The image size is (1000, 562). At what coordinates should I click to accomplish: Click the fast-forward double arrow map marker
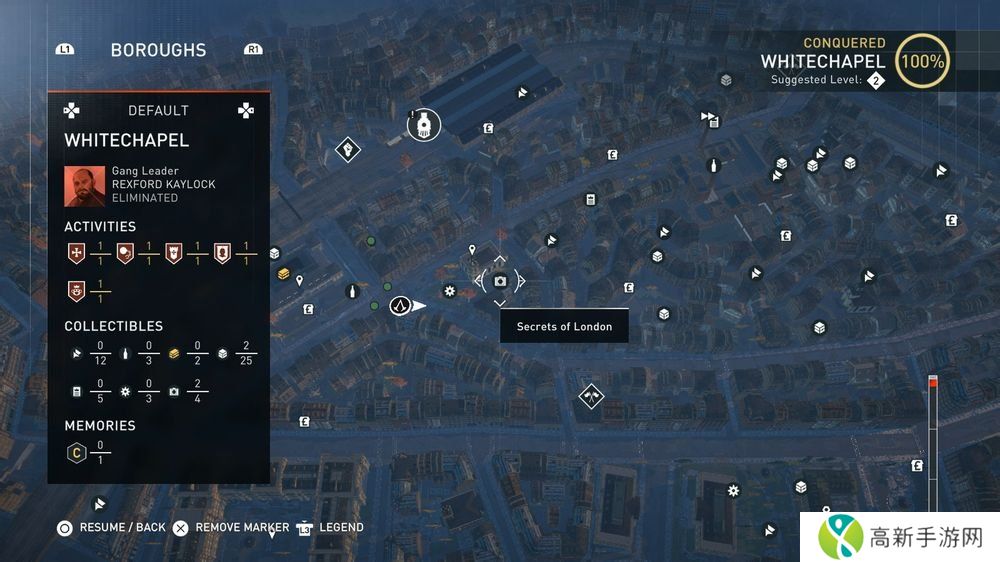click(709, 117)
